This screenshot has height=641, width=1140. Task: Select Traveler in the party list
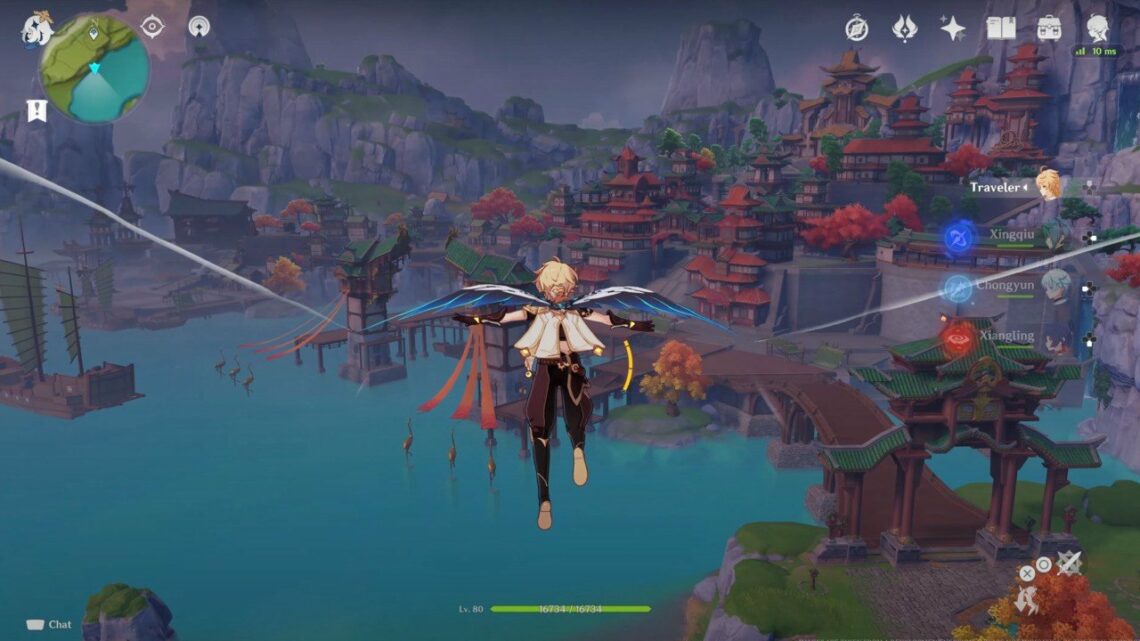tap(1047, 185)
